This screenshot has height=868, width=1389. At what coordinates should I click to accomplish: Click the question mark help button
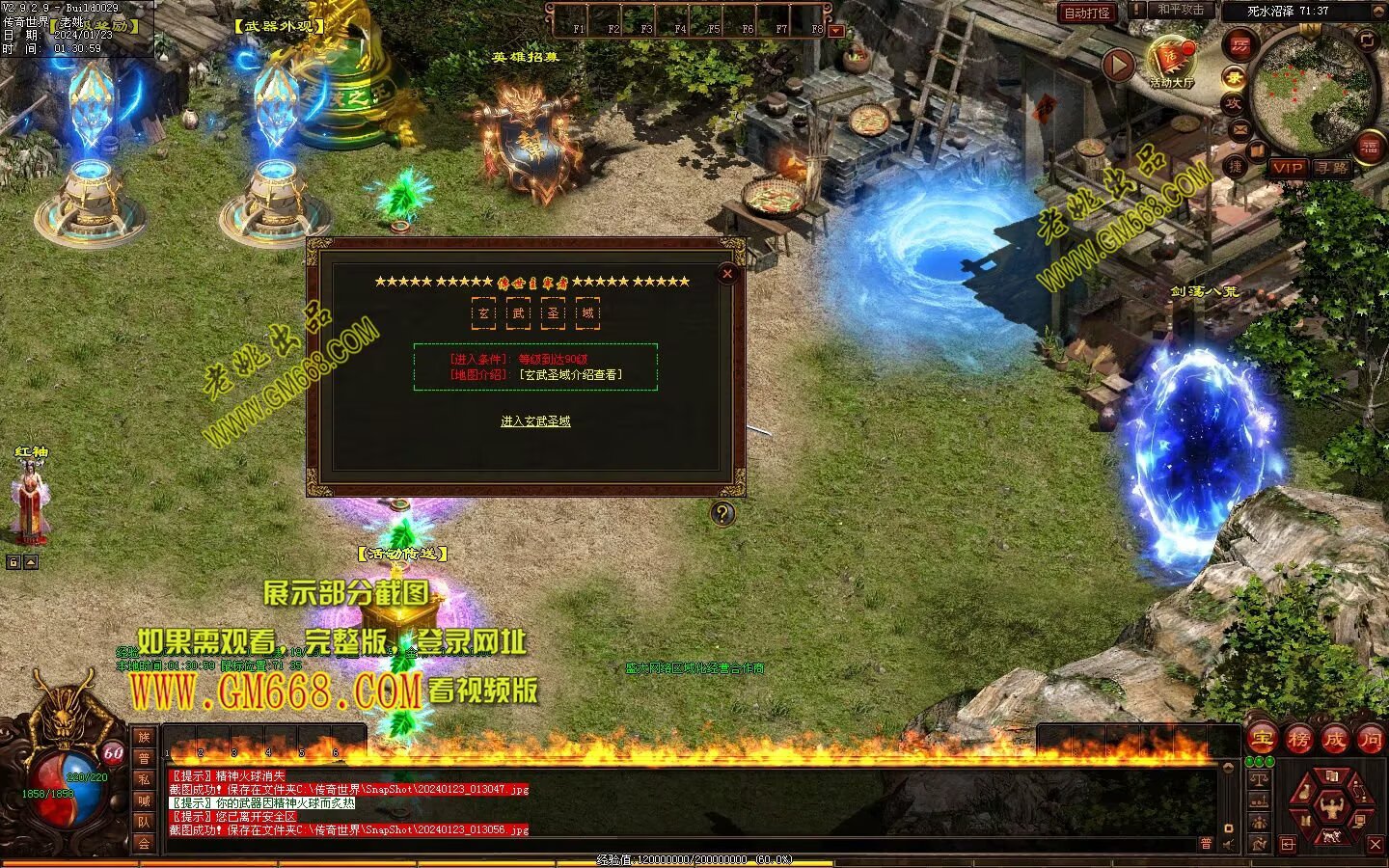[722, 513]
